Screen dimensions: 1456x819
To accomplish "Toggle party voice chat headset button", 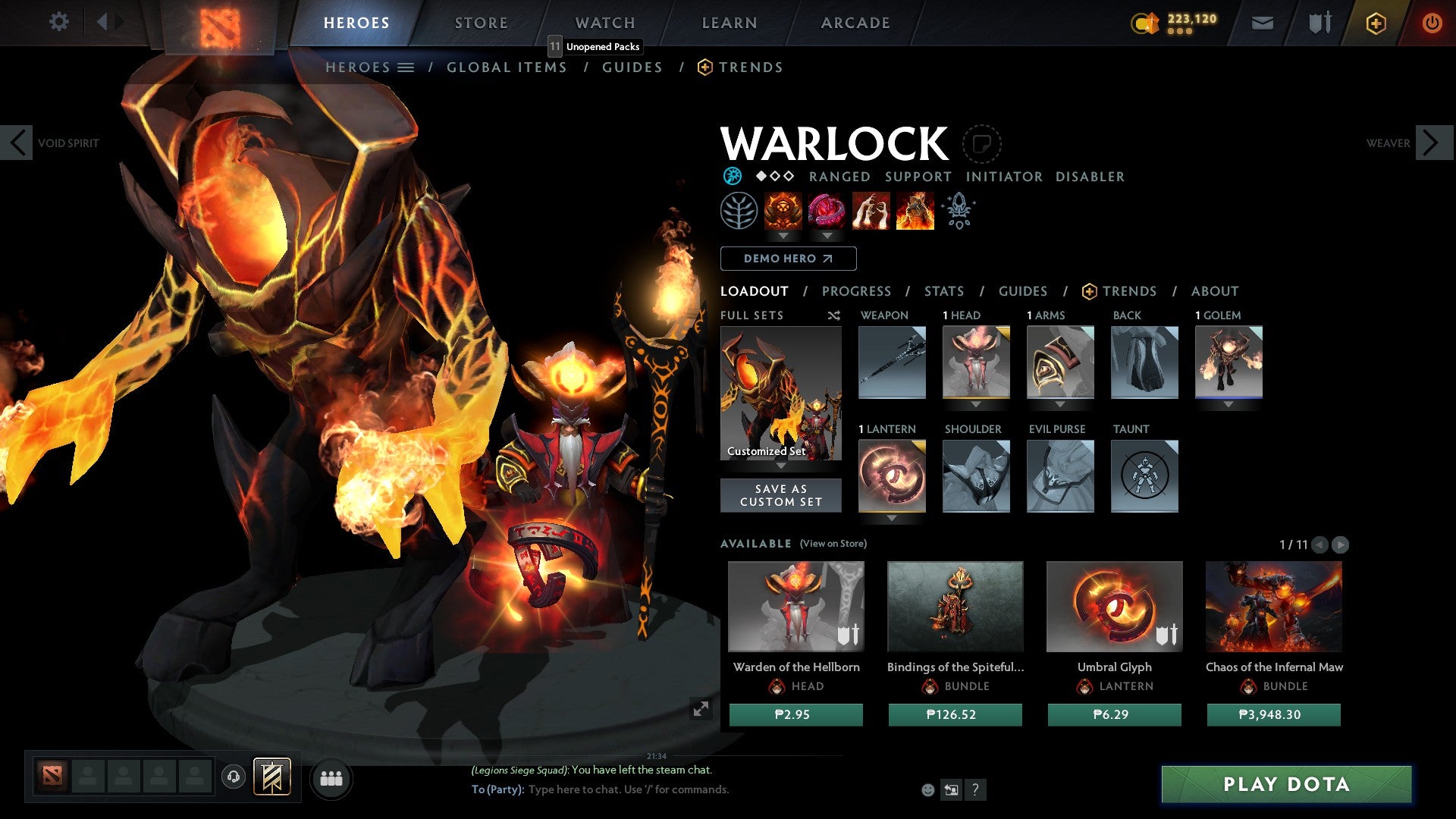I will [x=233, y=778].
